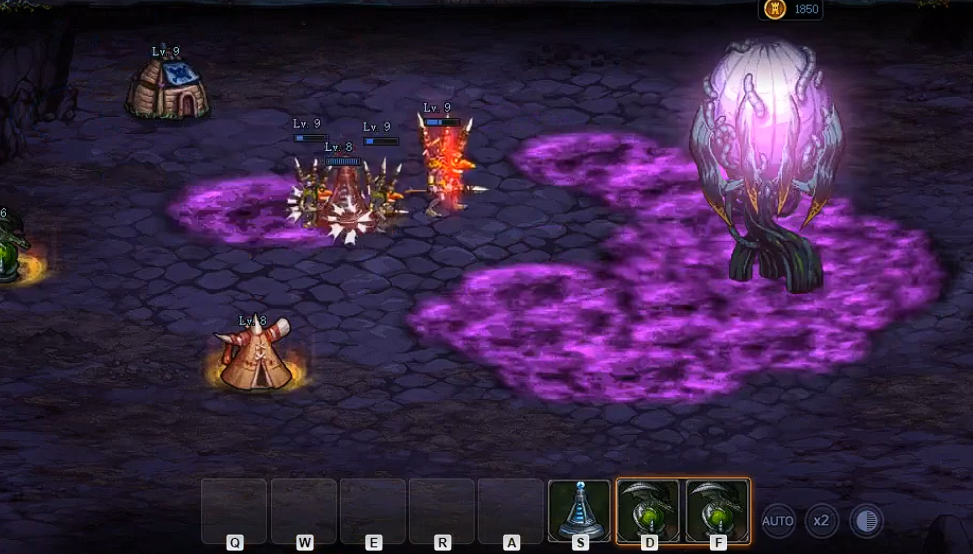Toggle the AUTO battle button
Viewport: 973px width, 554px height.
coord(778,521)
